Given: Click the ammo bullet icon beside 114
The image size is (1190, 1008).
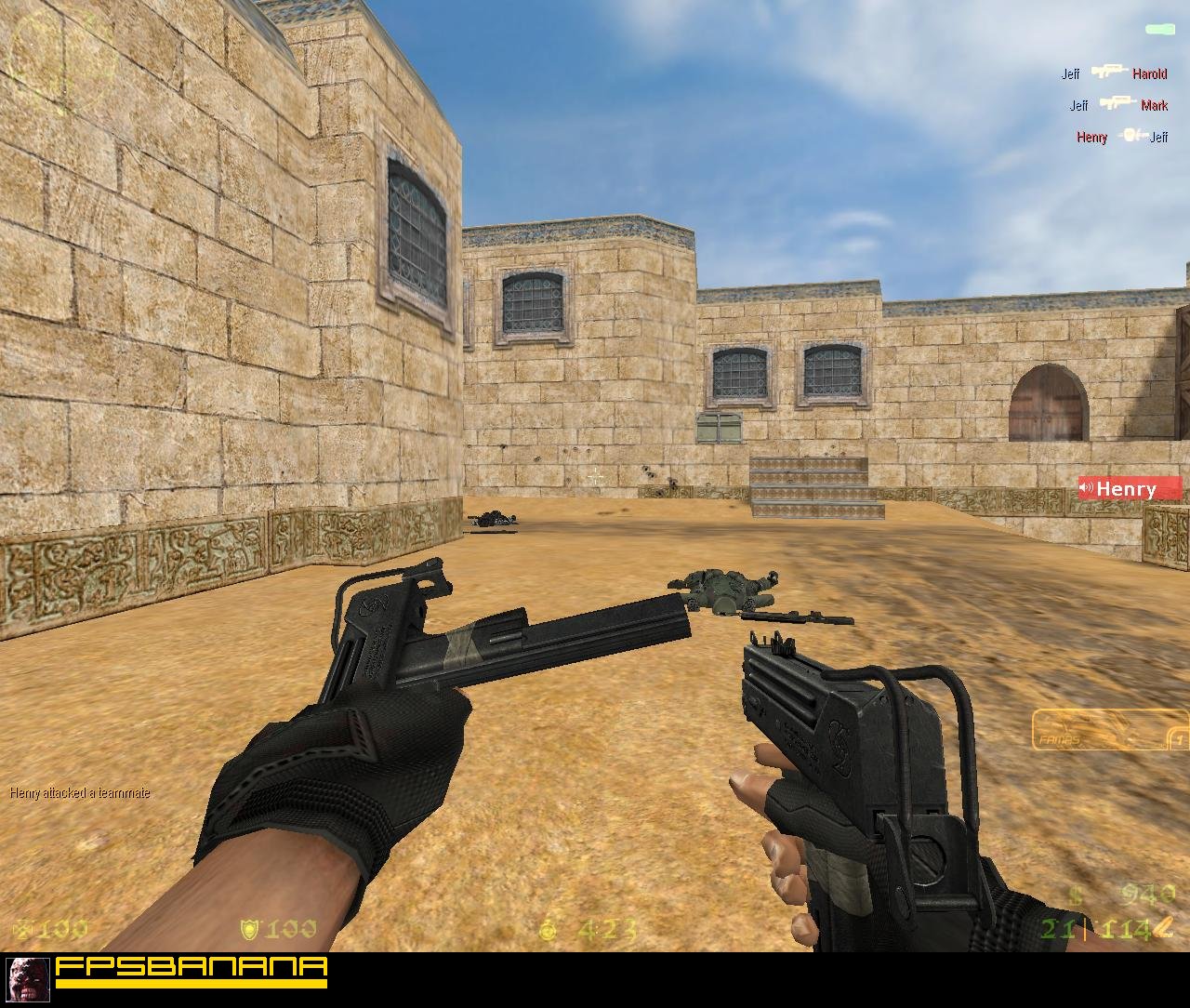Looking at the screenshot, I should pyautogui.click(x=1163, y=926).
